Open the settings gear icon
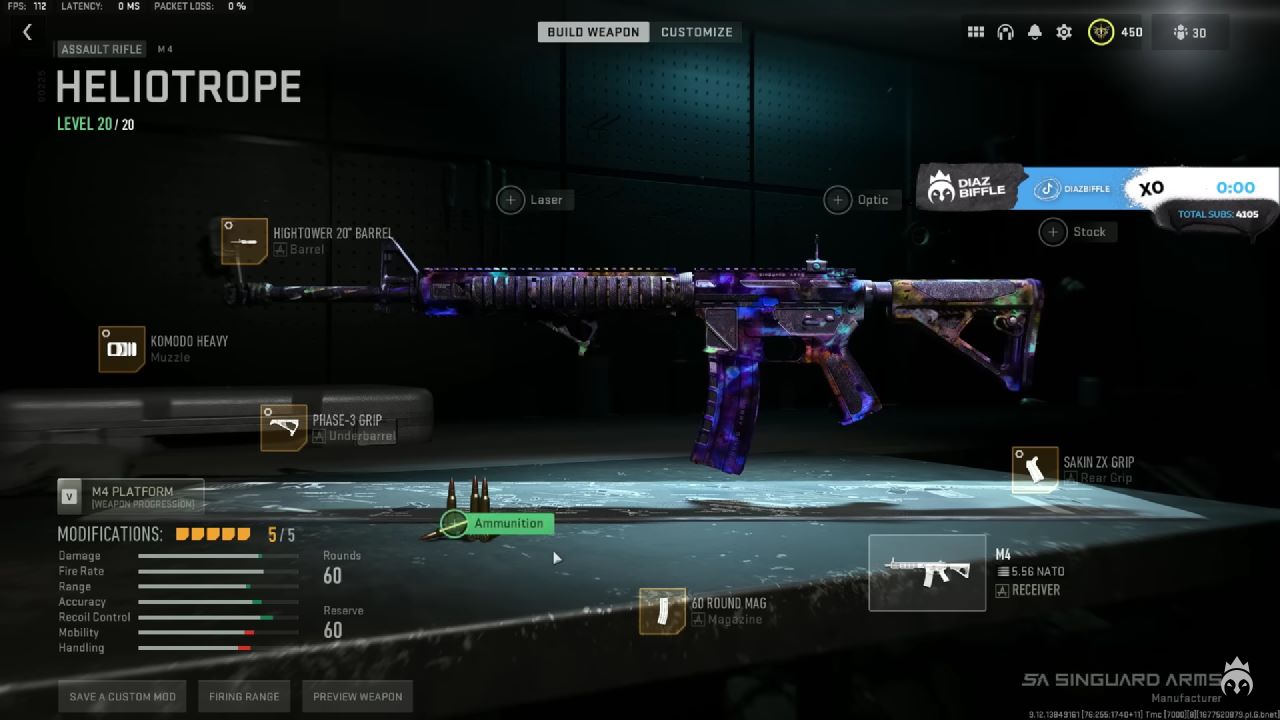The image size is (1280, 720). pyautogui.click(x=1063, y=31)
